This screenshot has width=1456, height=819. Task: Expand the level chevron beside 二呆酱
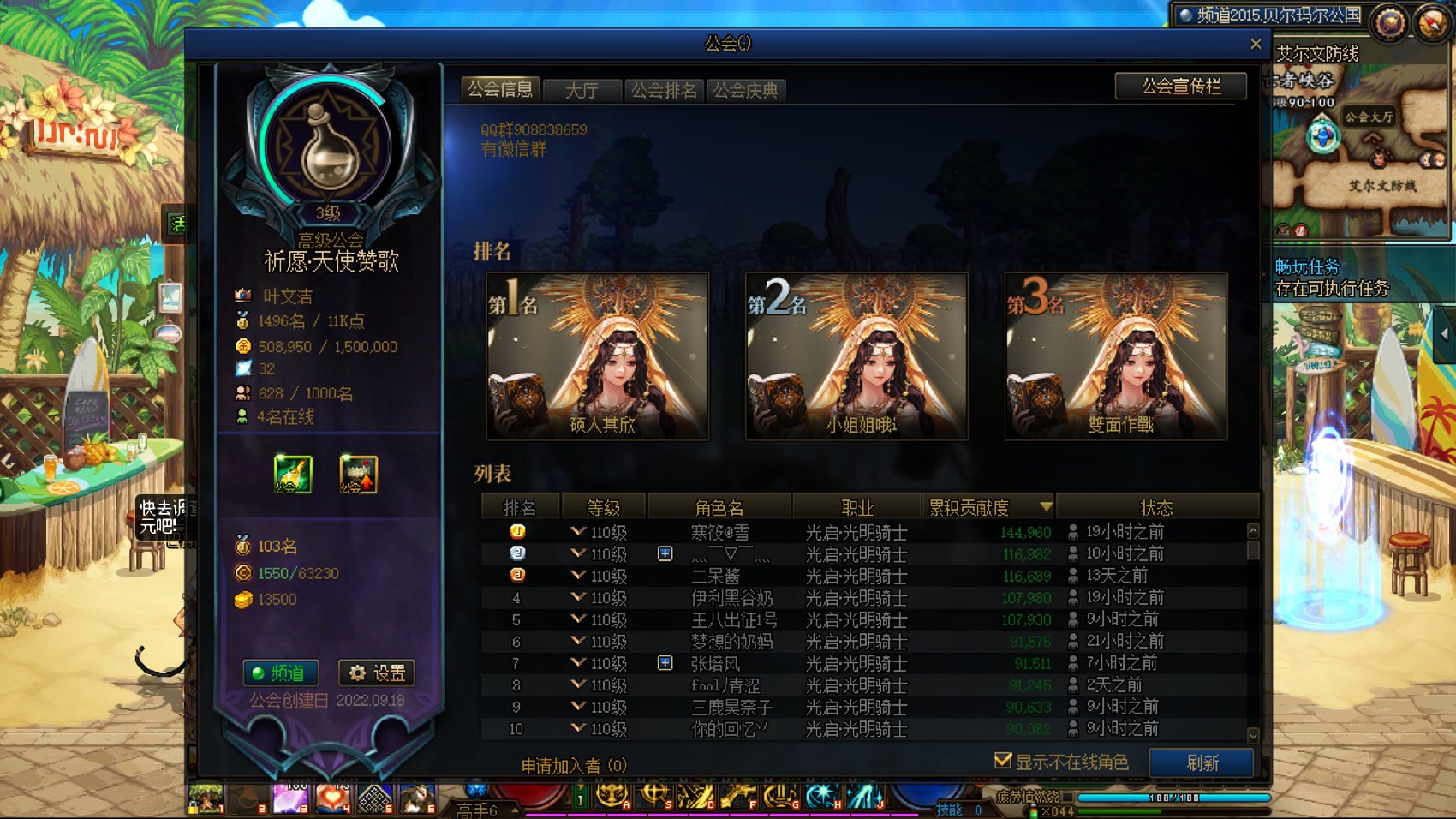pos(576,576)
